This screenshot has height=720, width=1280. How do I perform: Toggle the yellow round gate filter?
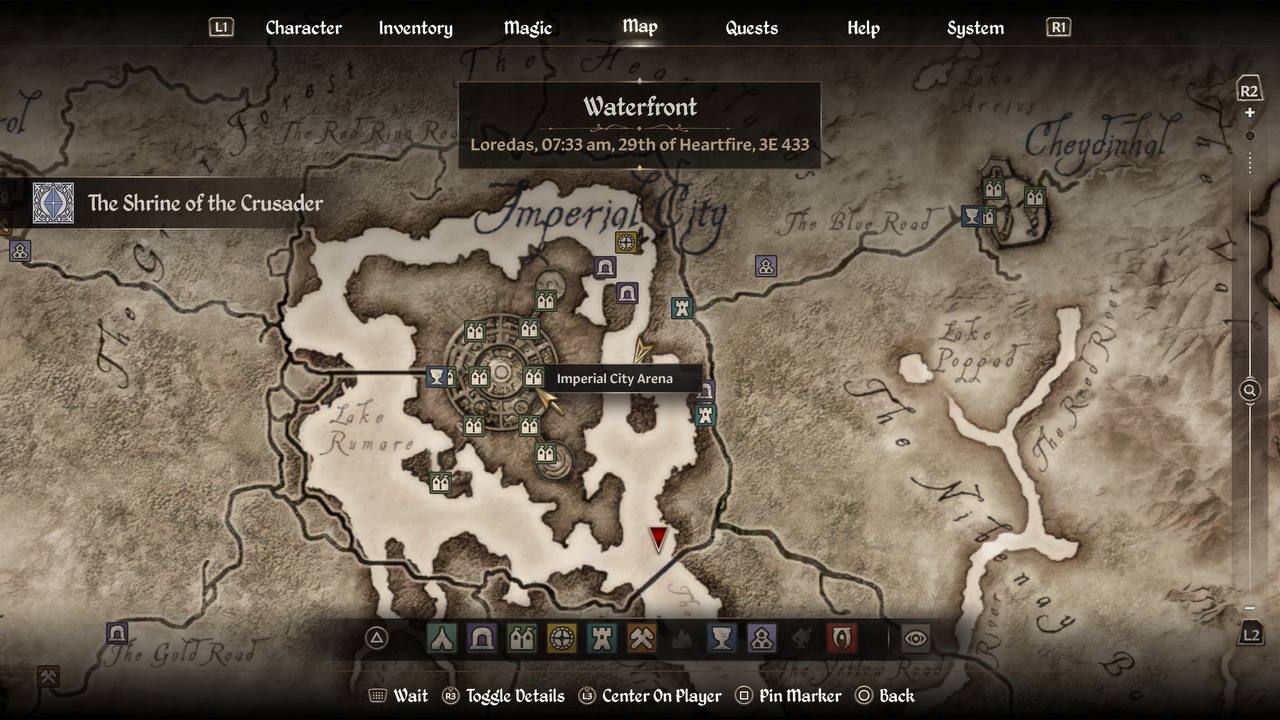562,638
